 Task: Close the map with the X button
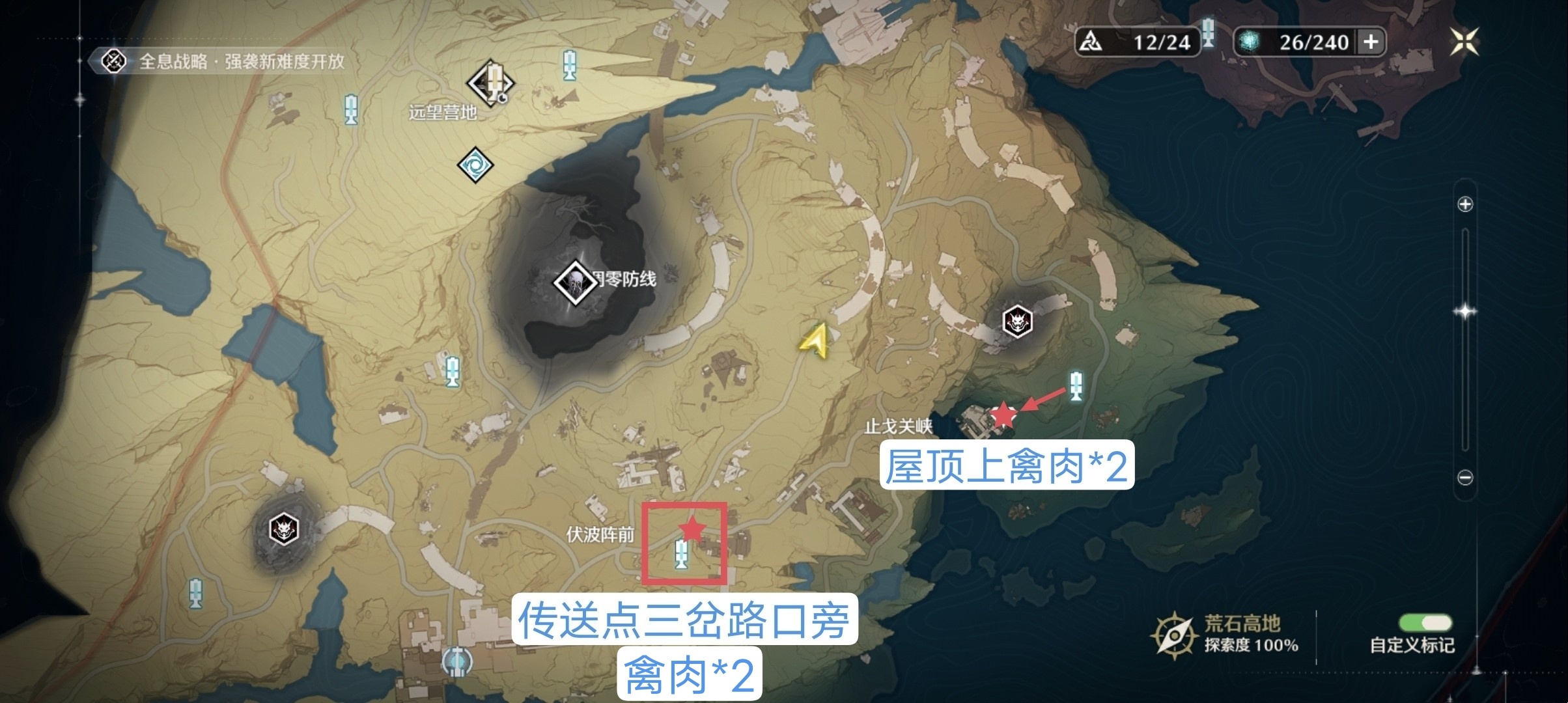point(1464,42)
